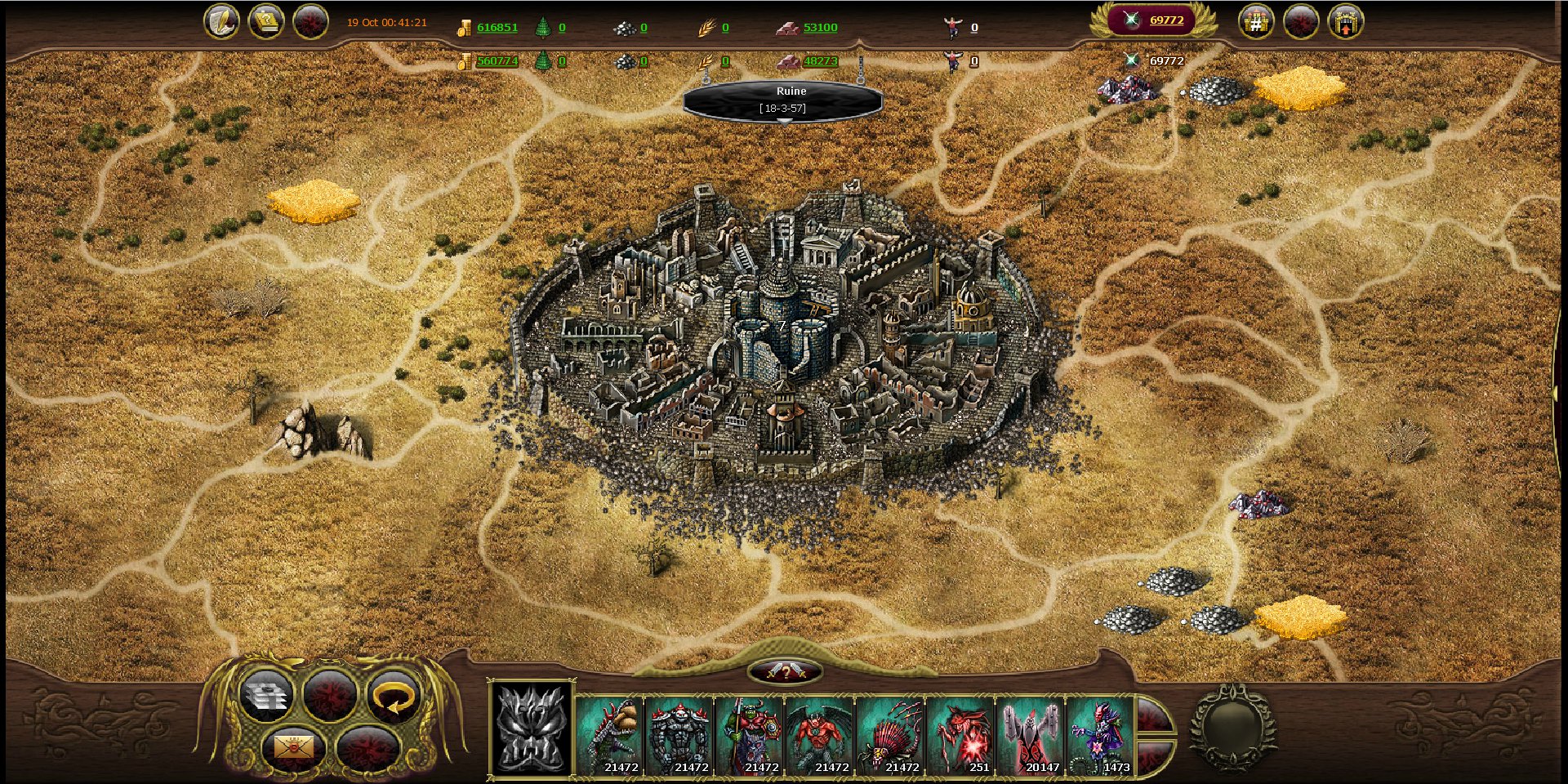Select the twin-shield unit with 20147
The width and height of the screenshot is (1568, 784).
1031,735
